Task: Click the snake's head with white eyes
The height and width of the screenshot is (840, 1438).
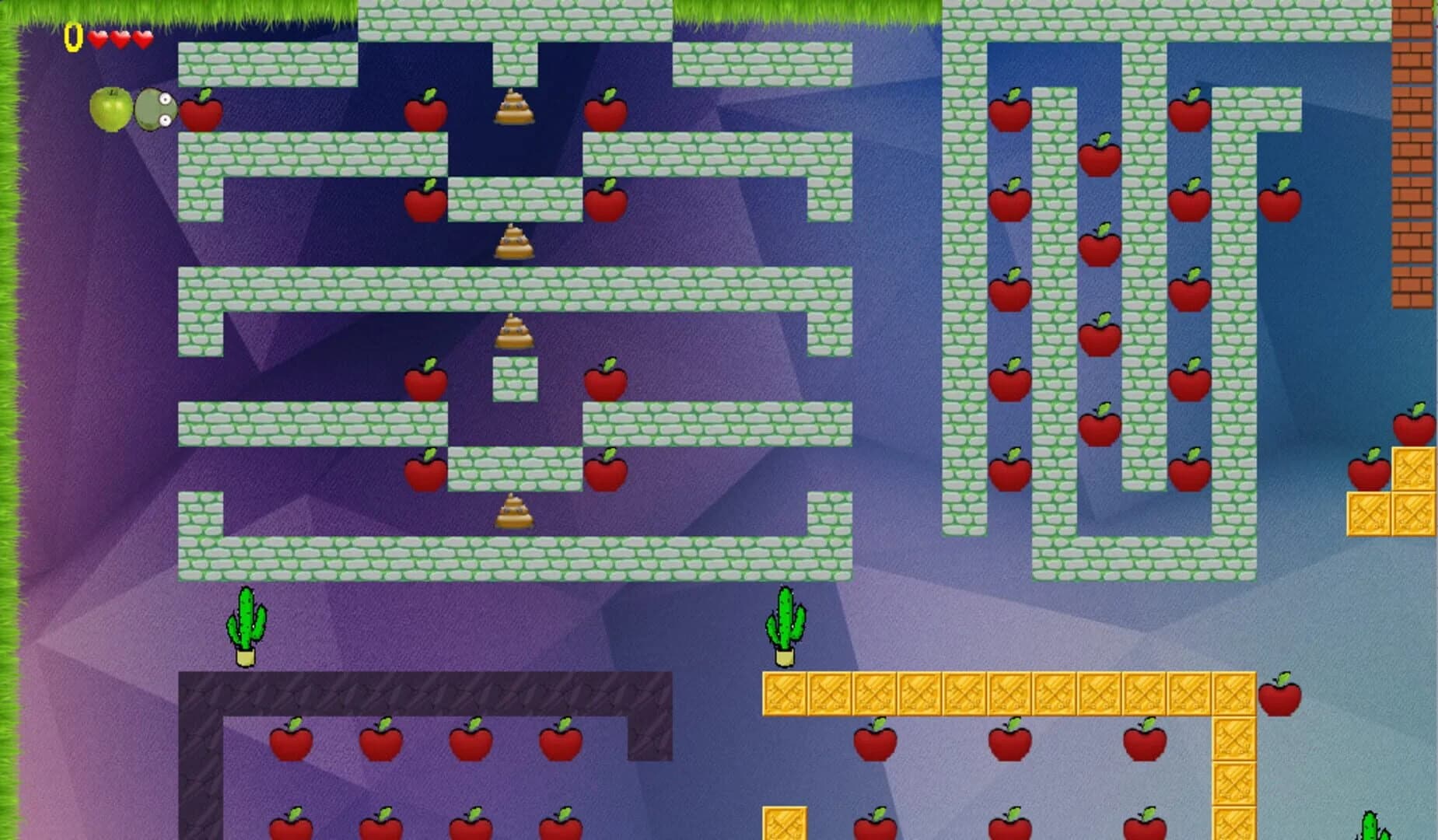Action: click(154, 111)
